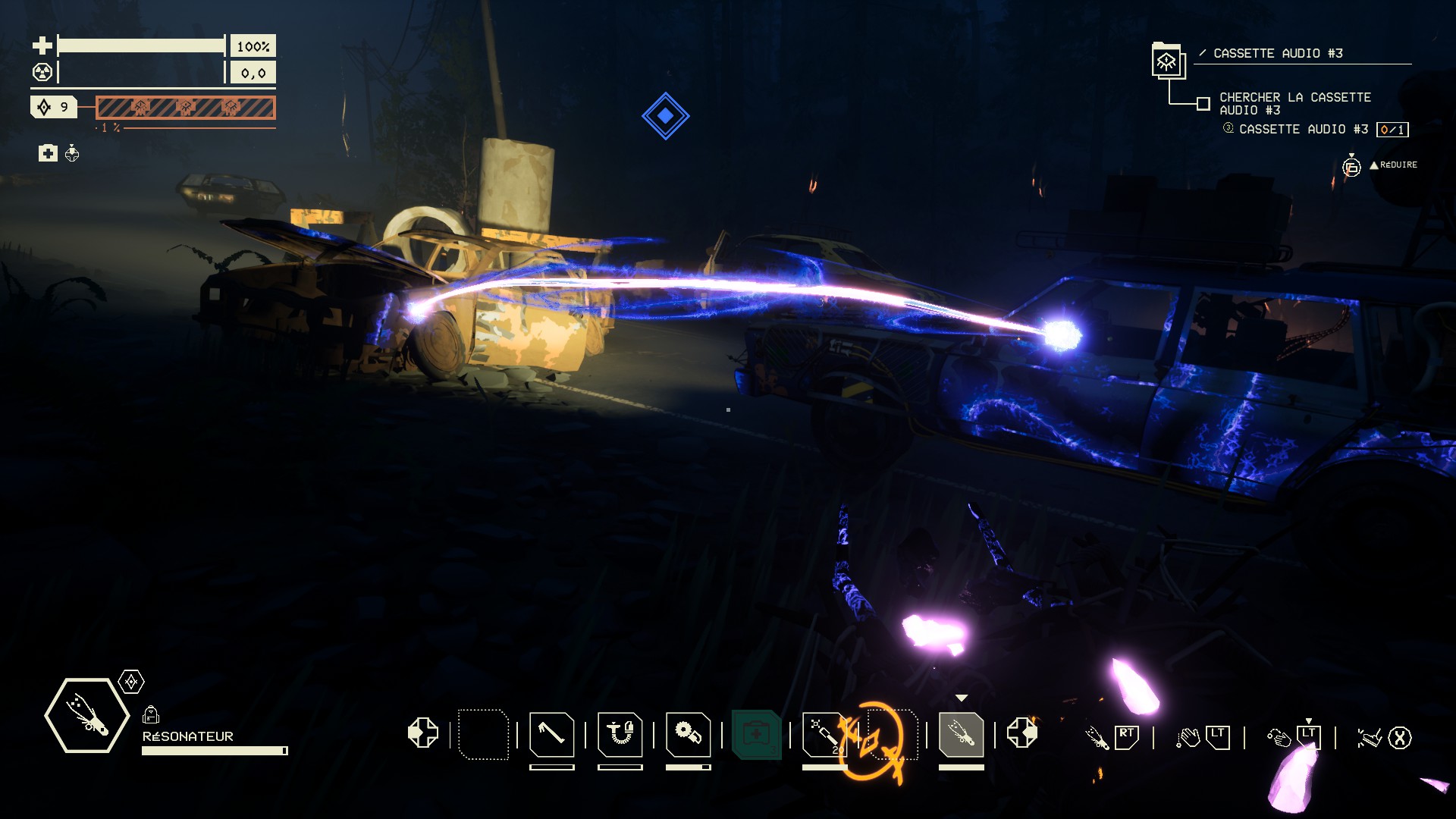Select the crowbar hotbar slot
Screen dimensions: 1456x819
coord(551,734)
